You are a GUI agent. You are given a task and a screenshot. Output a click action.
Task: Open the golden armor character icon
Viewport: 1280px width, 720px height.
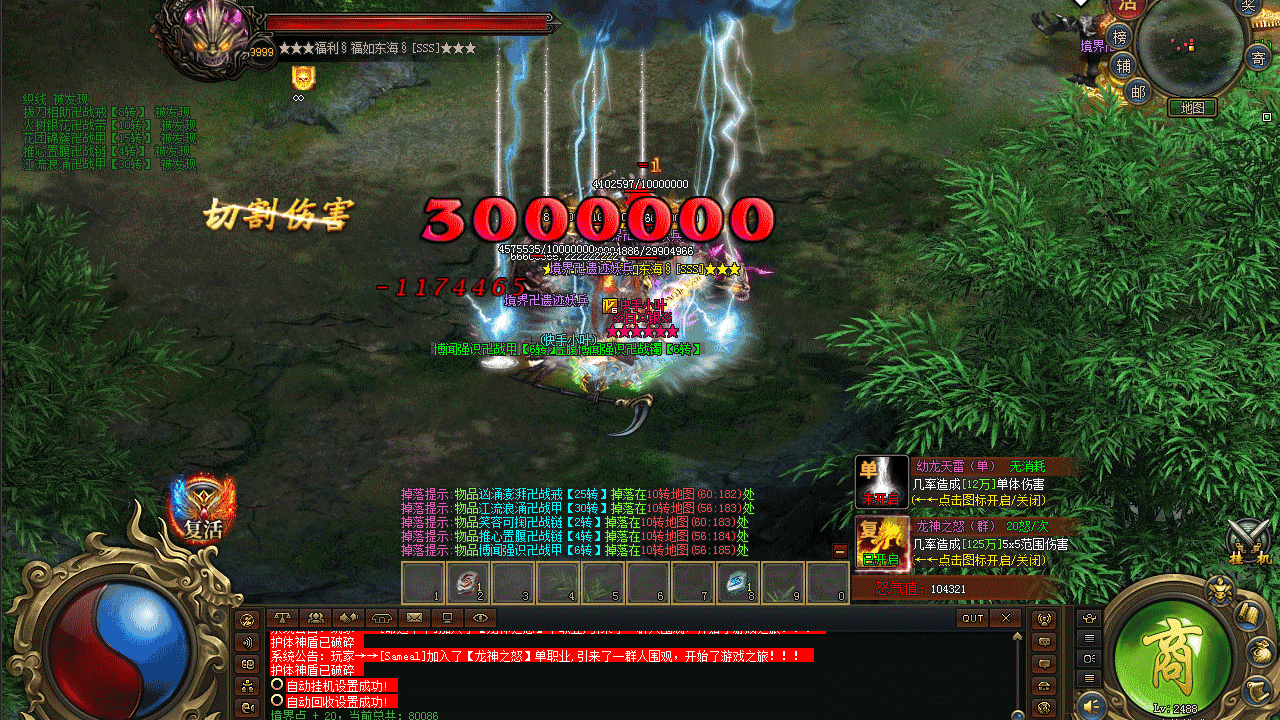(x=1219, y=591)
